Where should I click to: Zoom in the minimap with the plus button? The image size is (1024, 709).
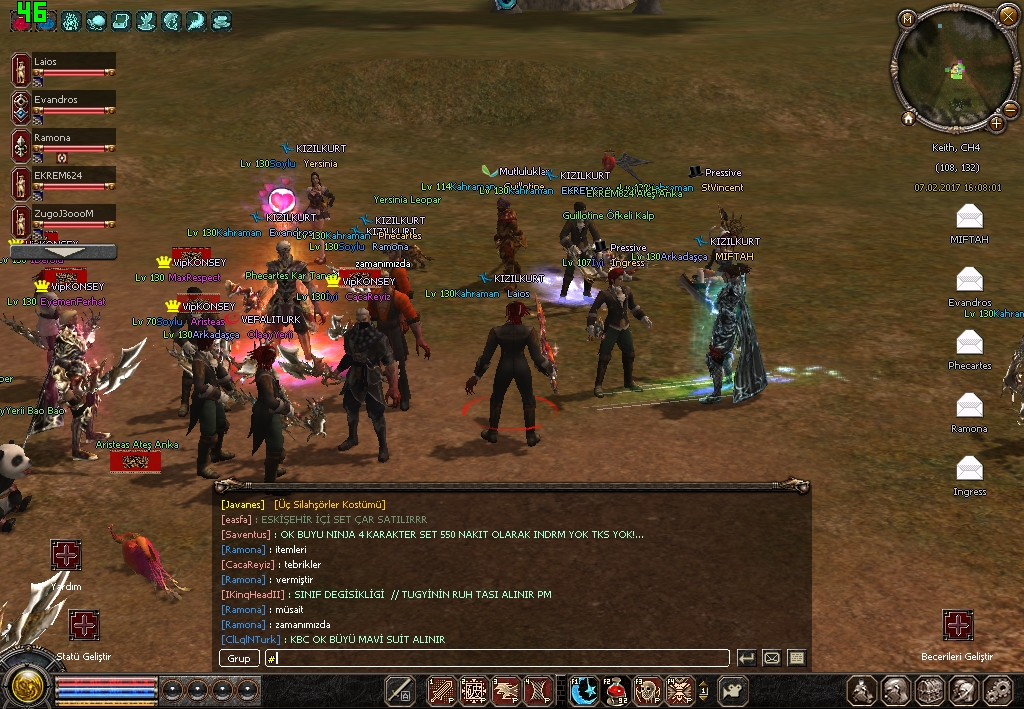click(x=997, y=123)
